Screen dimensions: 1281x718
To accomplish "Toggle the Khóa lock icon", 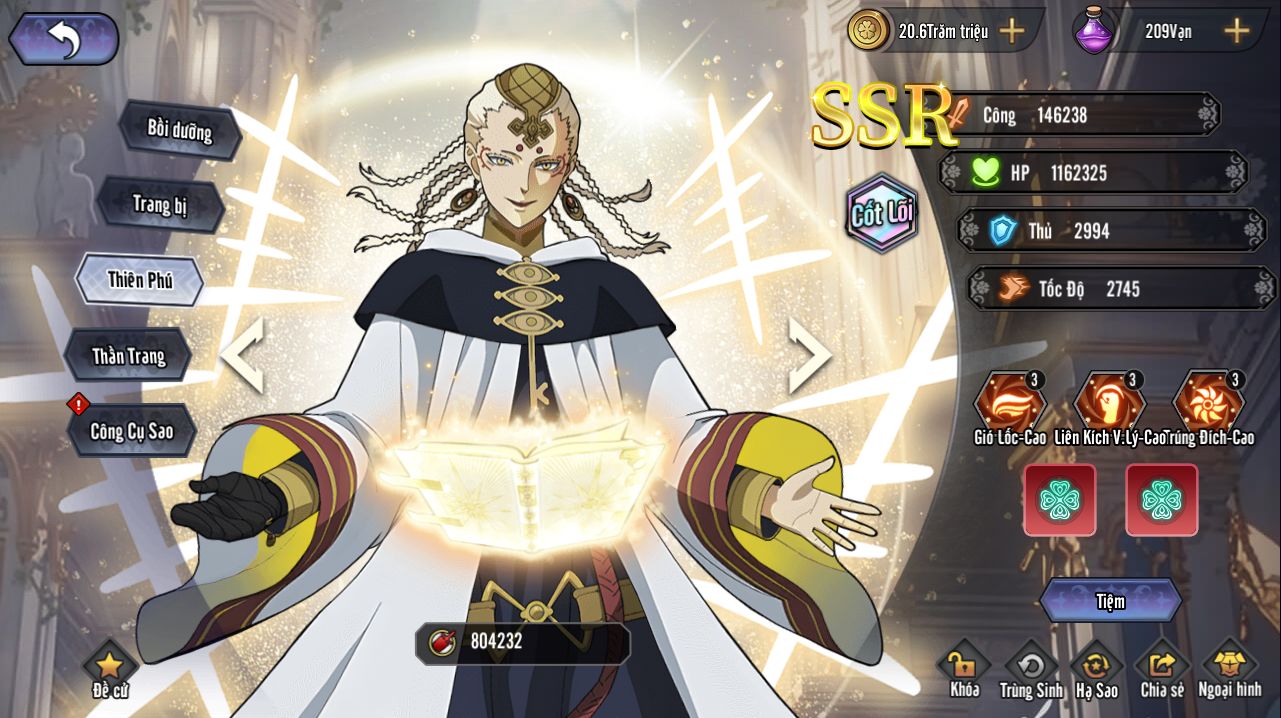I will (x=964, y=668).
